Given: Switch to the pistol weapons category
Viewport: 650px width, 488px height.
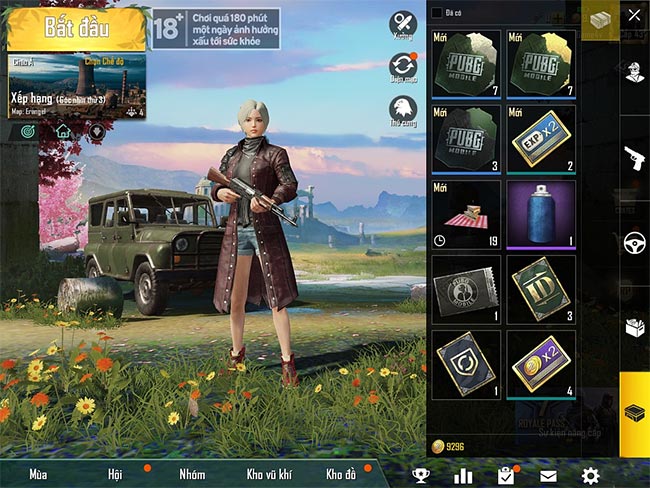Looking at the screenshot, I should coord(634,157).
